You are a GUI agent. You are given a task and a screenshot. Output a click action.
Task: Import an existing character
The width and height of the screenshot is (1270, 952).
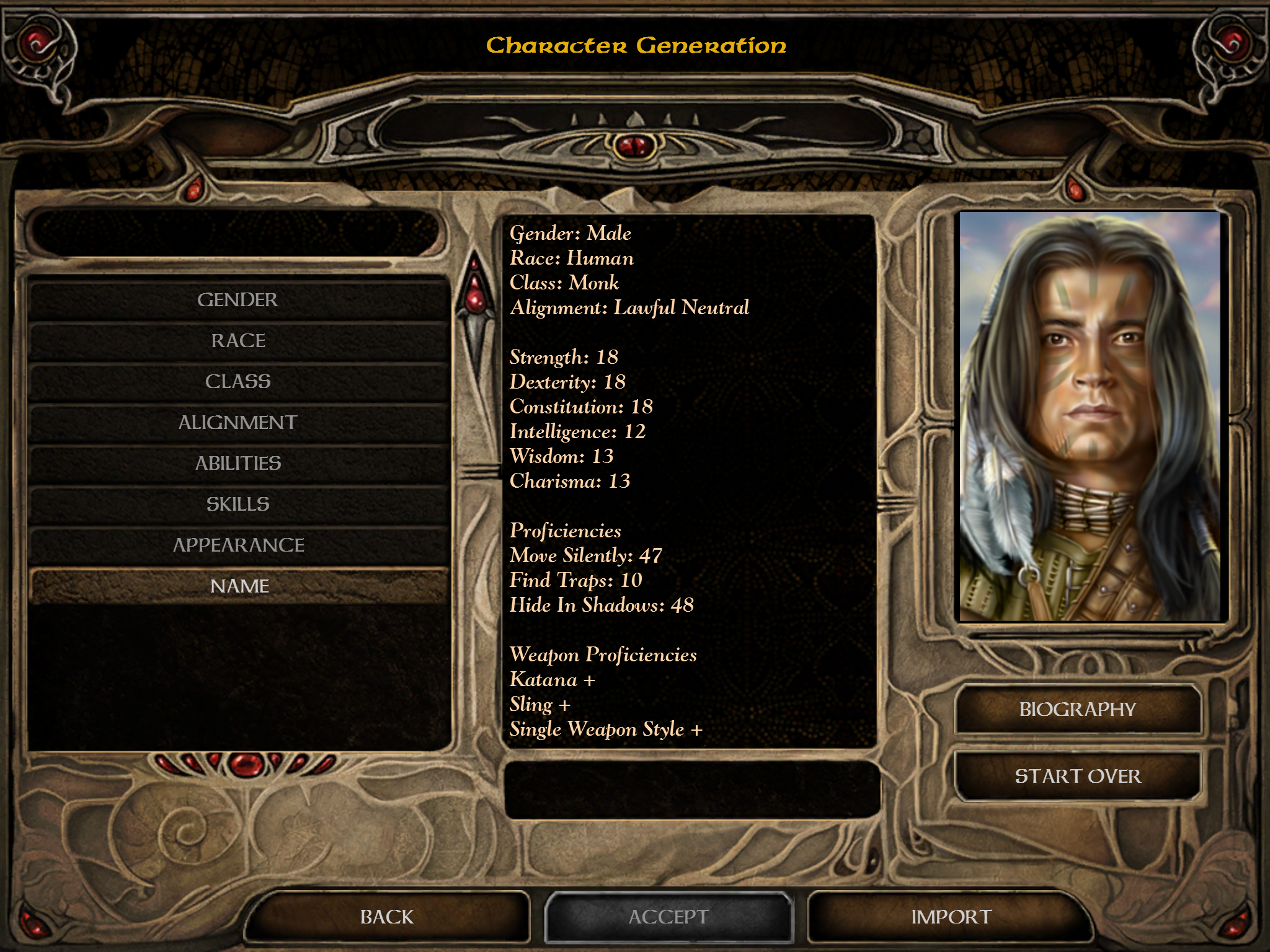point(951,917)
